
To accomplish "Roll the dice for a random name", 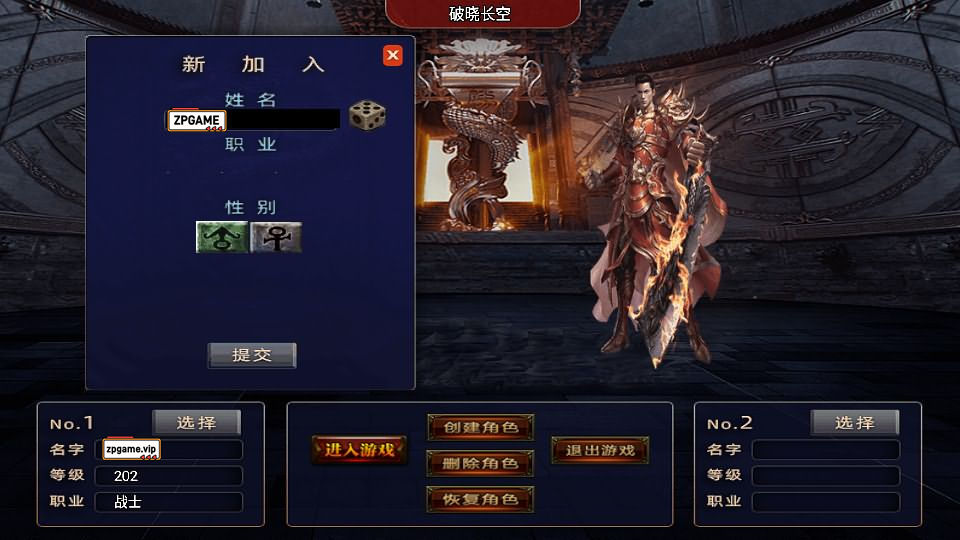I will (367, 116).
